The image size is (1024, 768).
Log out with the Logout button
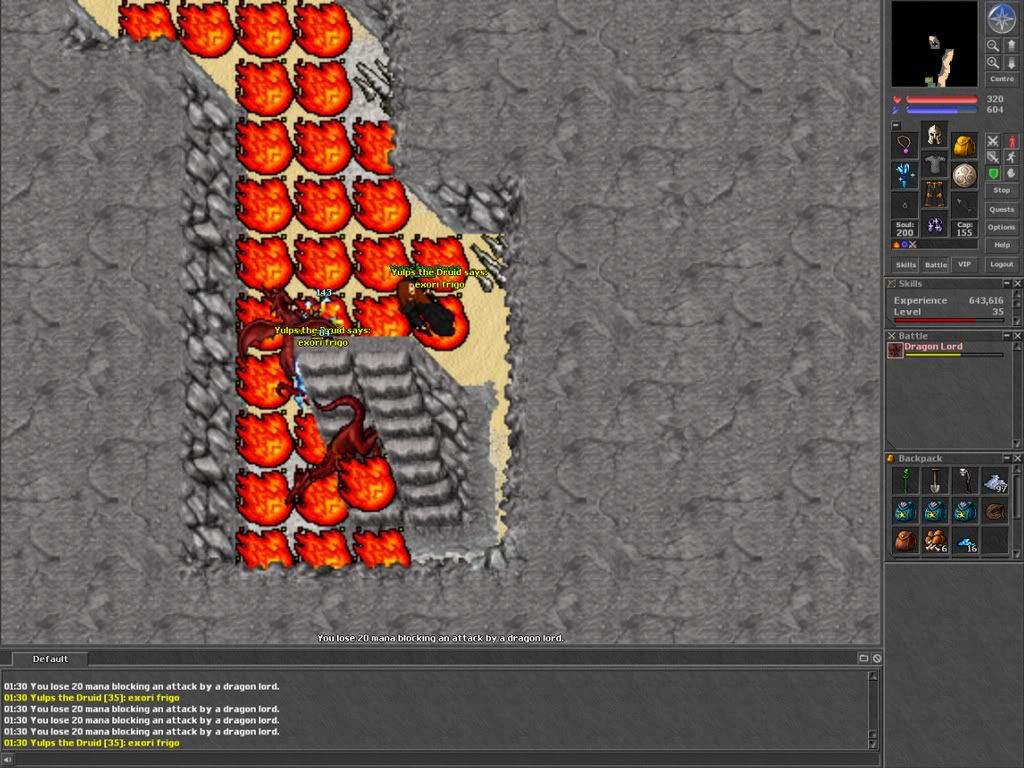coord(1001,264)
